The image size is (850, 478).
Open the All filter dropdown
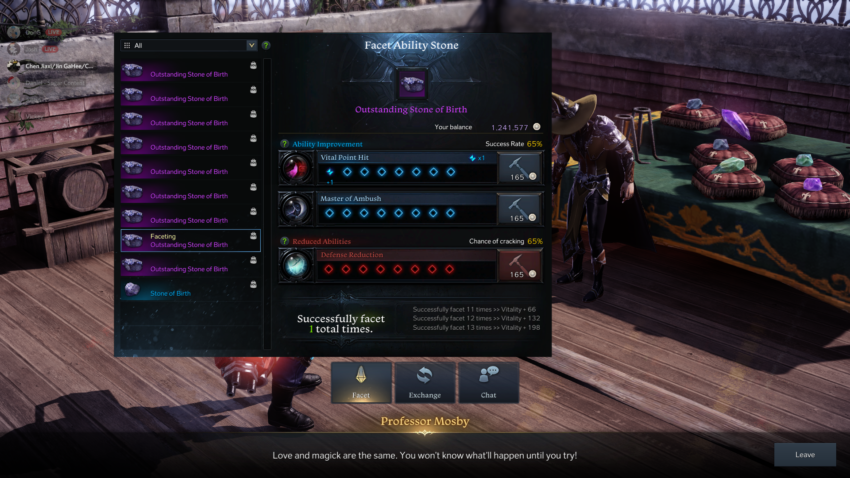coord(189,45)
